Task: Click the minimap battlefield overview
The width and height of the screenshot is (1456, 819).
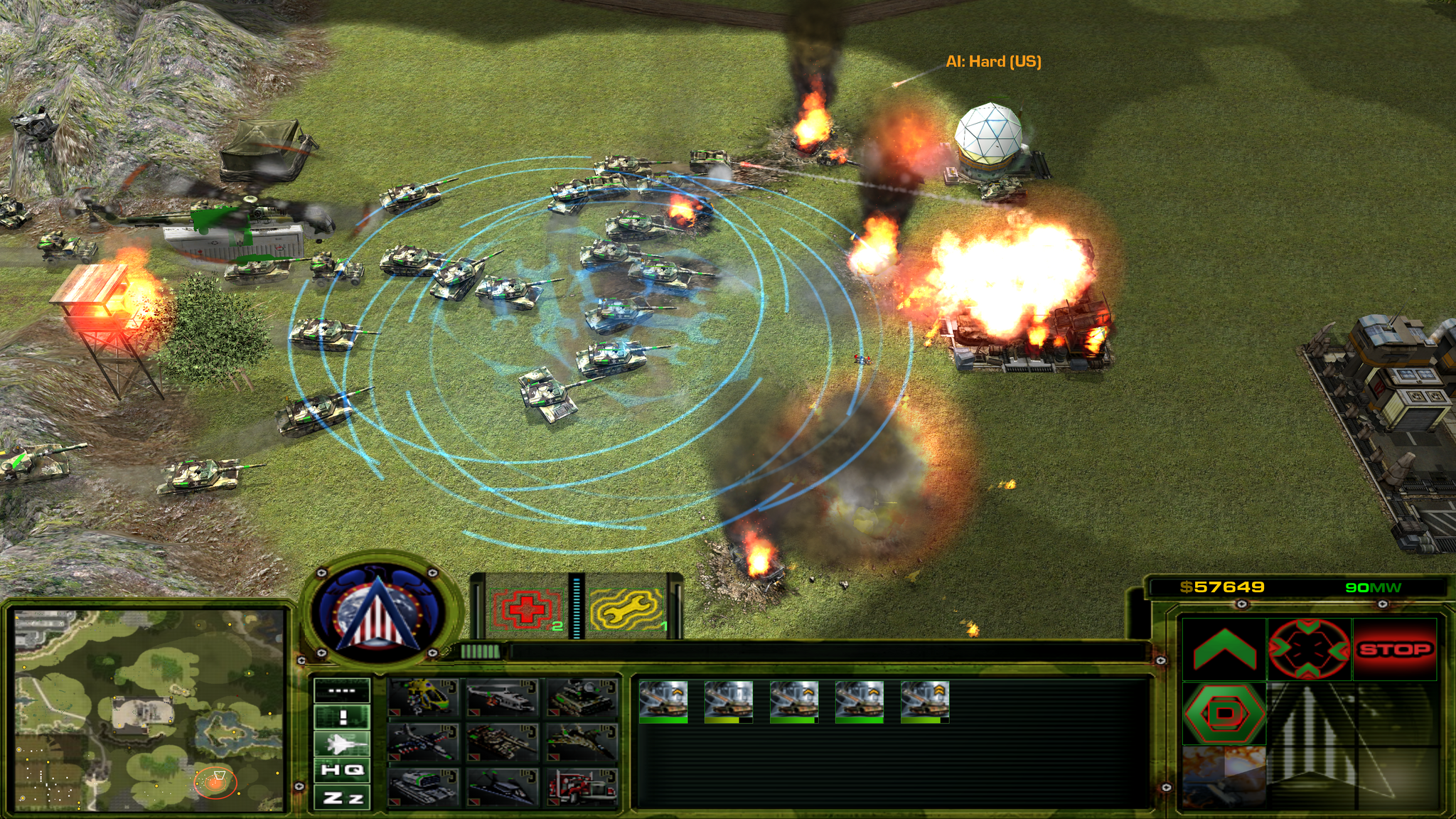Action: [149, 710]
